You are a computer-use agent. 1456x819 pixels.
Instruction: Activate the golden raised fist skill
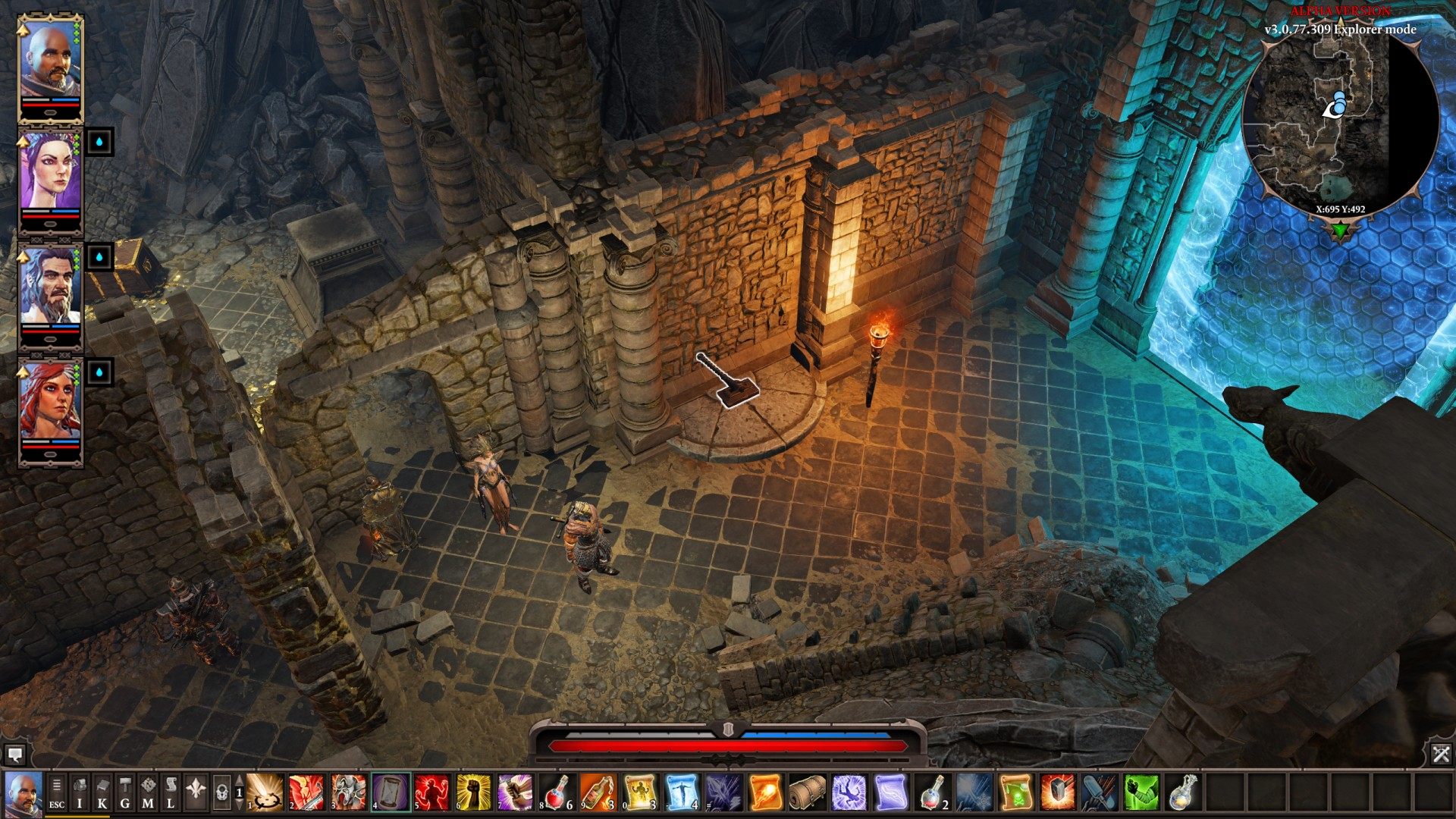click(x=474, y=792)
